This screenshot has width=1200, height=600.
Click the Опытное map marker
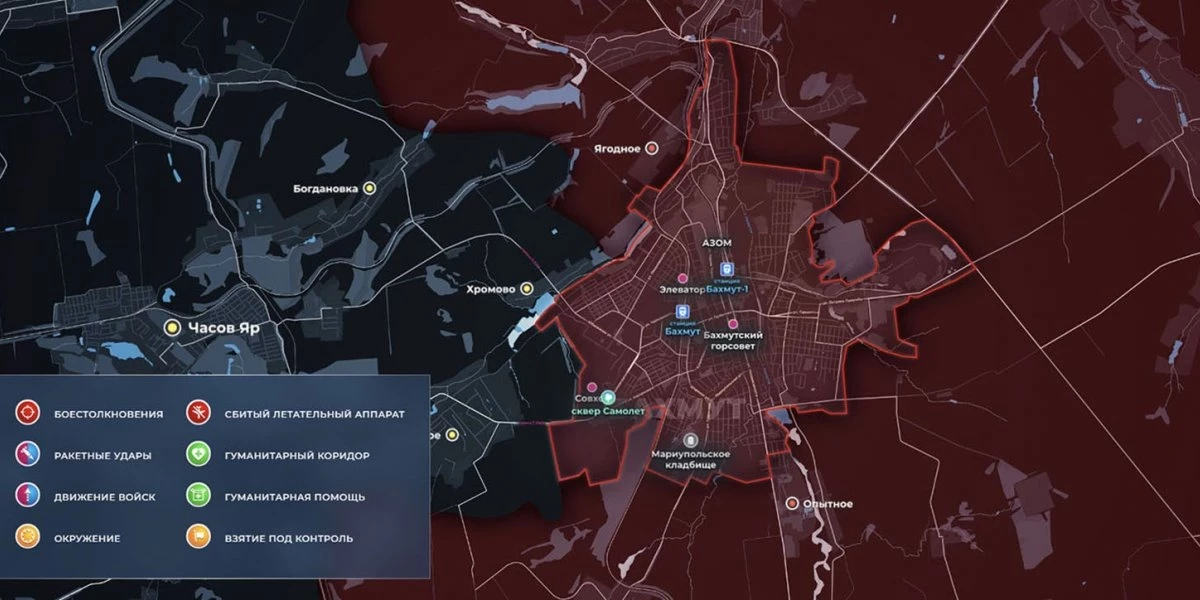pos(791,503)
